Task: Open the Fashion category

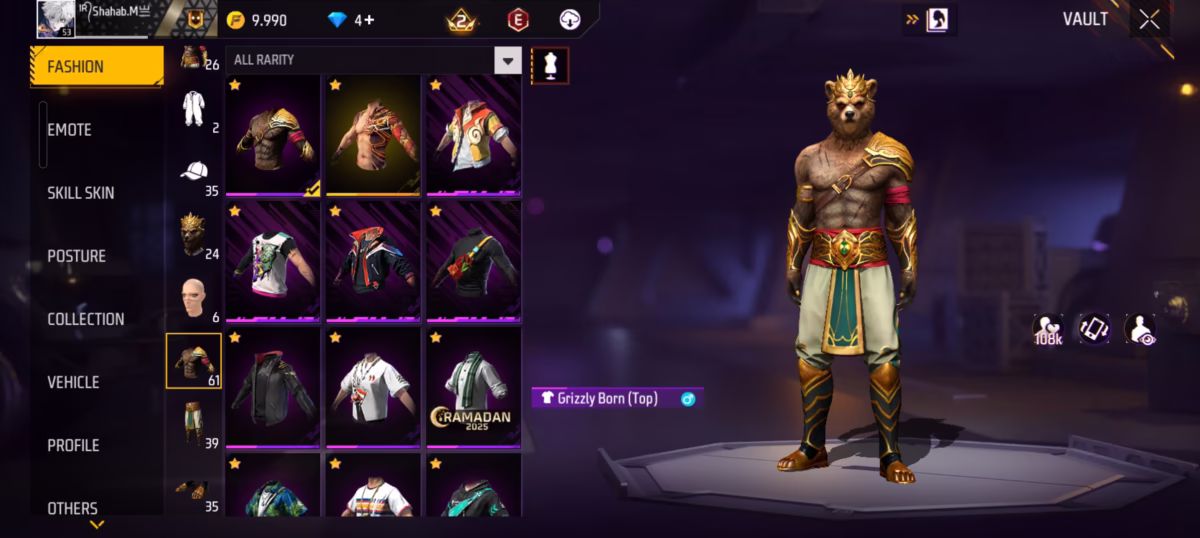Action: coord(97,67)
